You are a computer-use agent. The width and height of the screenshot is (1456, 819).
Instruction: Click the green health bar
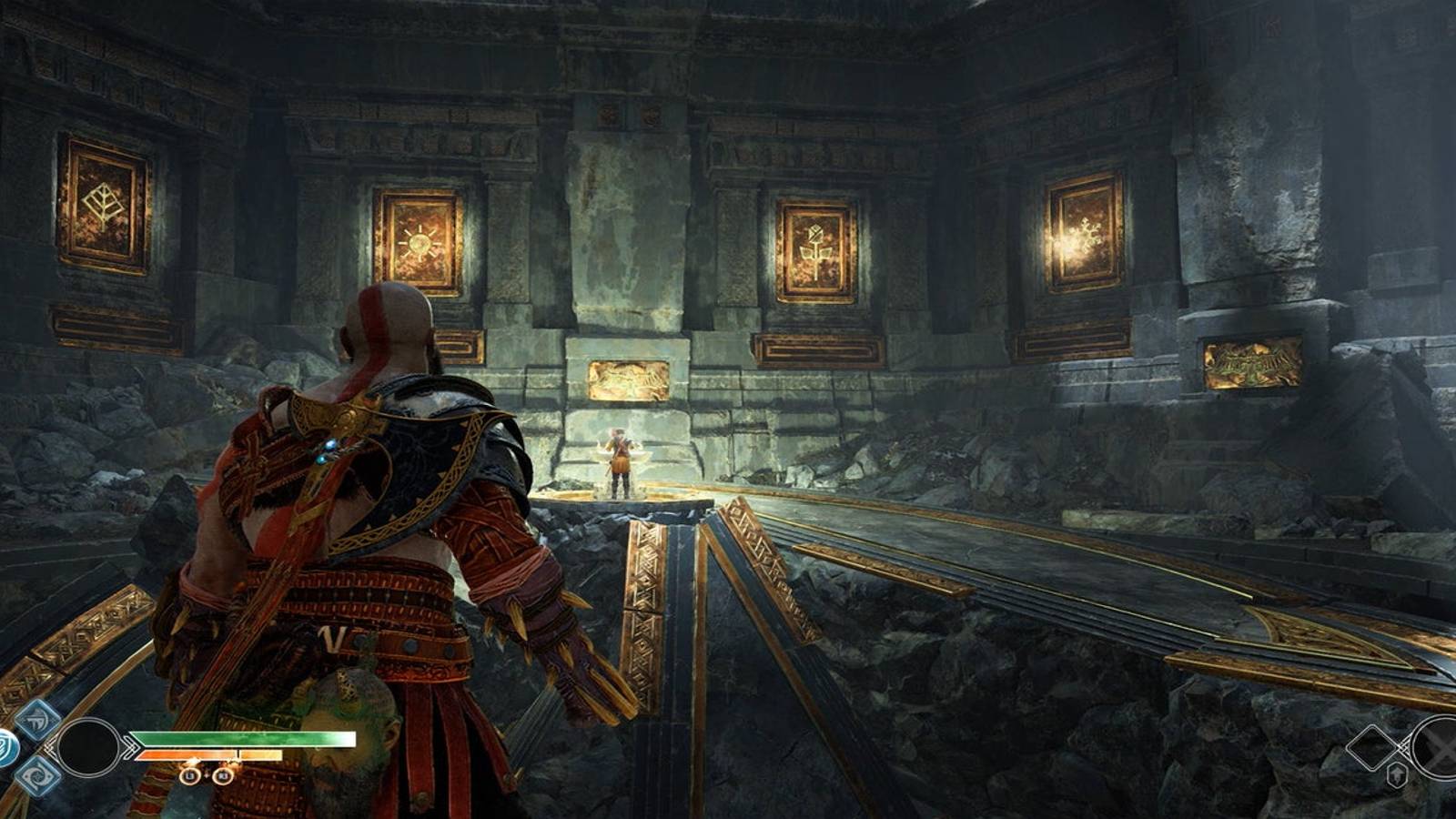click(243, 738)
